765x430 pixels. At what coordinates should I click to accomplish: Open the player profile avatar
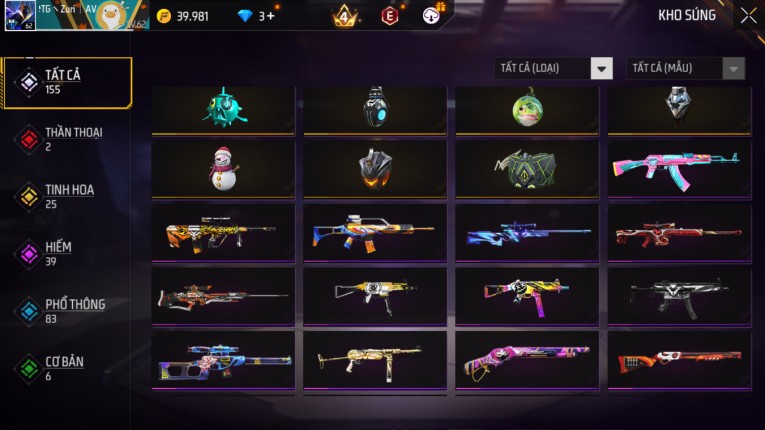point(20,16)
